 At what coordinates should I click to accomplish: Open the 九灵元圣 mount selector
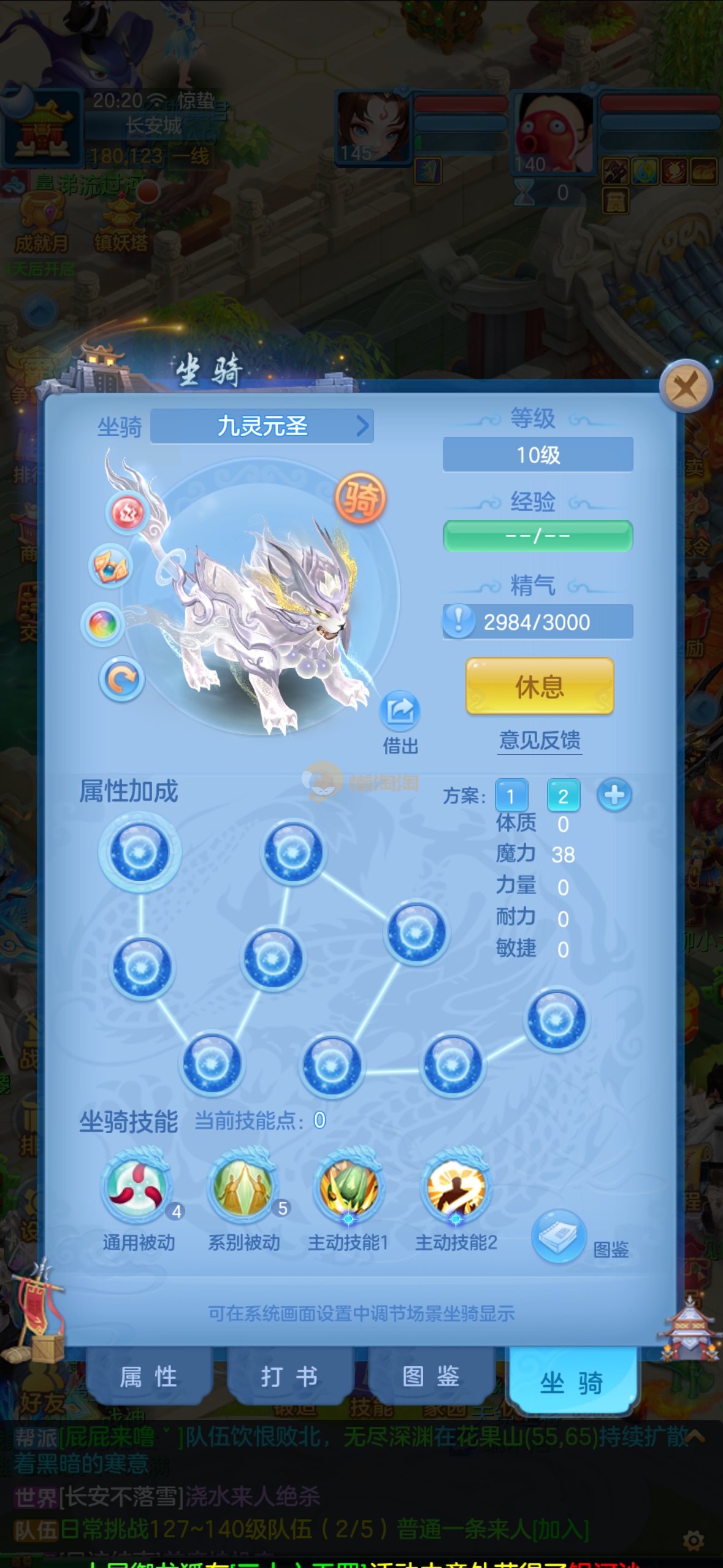tap(262, 426)
